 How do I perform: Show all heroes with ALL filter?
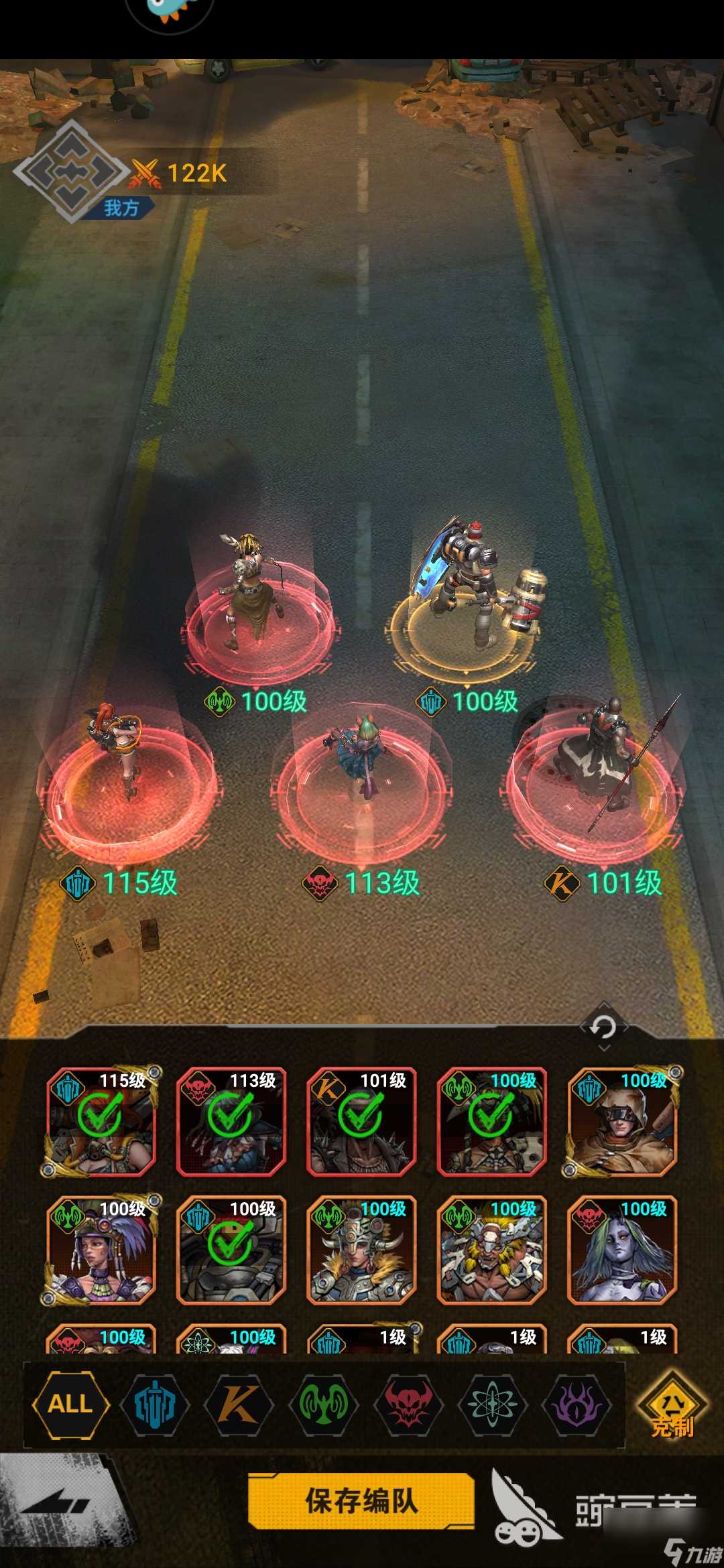(x=70, y=1403)
